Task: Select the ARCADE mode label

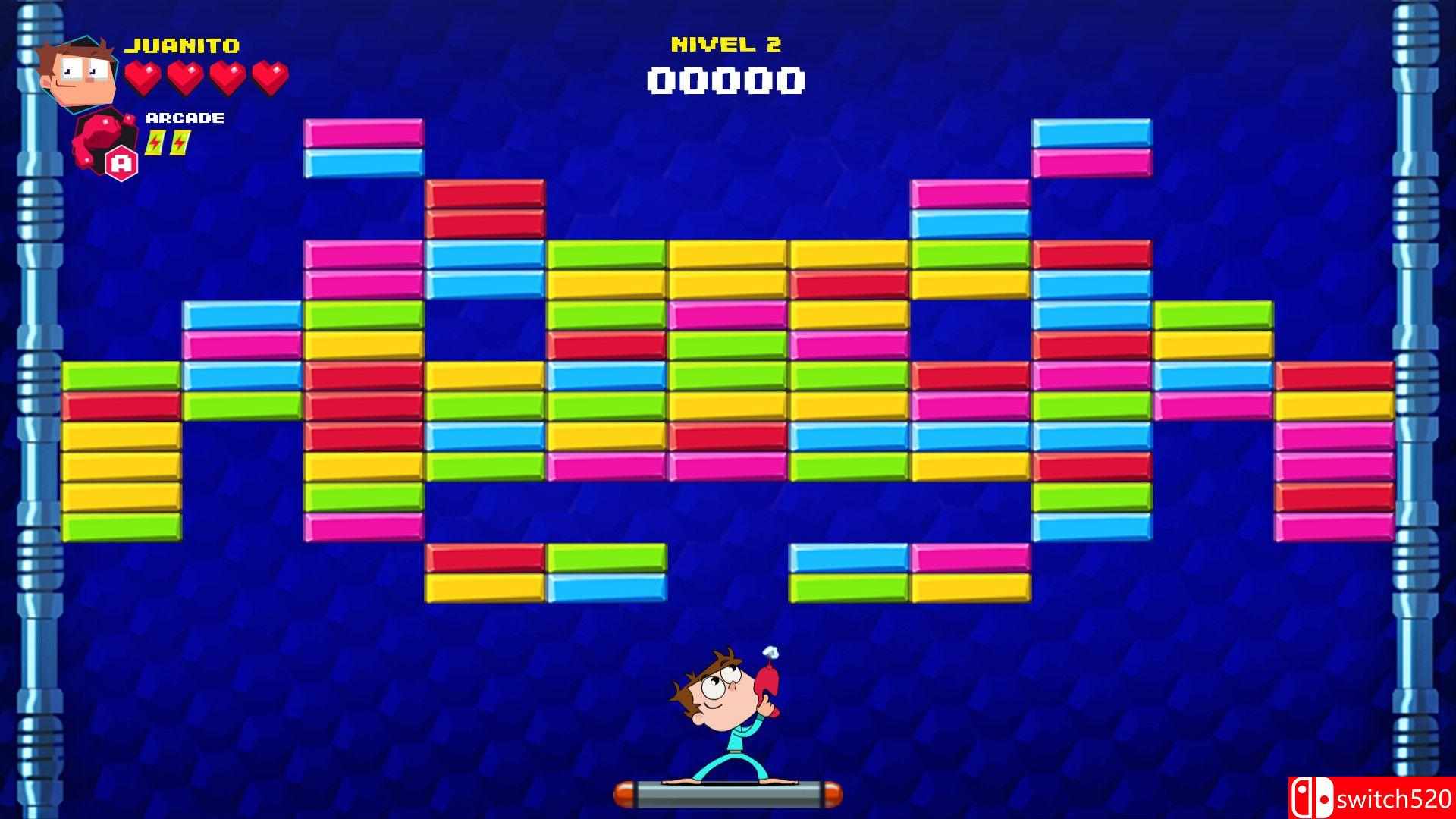Action: point(184,118)
